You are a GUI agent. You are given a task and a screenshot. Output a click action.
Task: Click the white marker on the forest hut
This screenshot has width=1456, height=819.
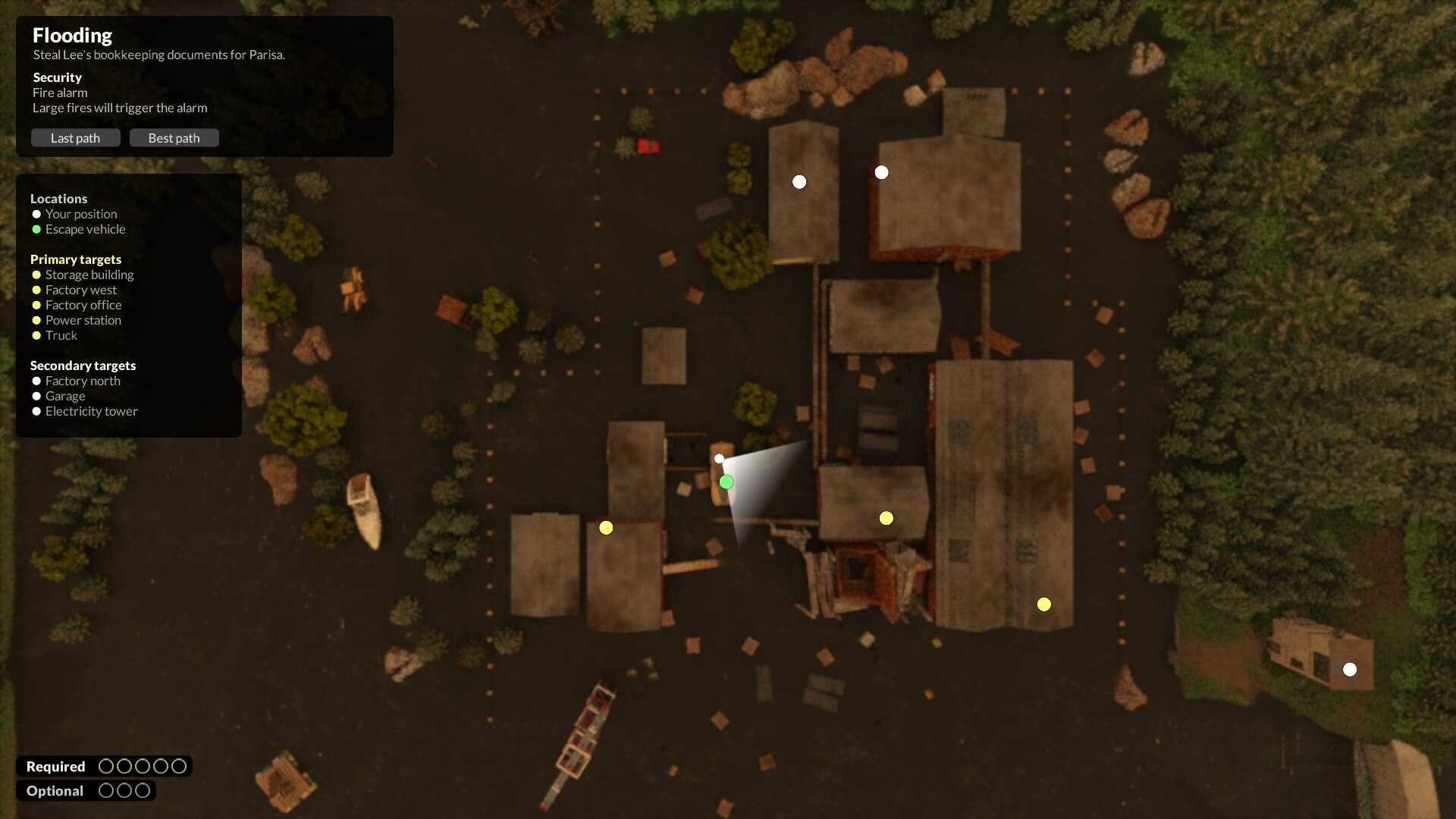pos(1350,670)
